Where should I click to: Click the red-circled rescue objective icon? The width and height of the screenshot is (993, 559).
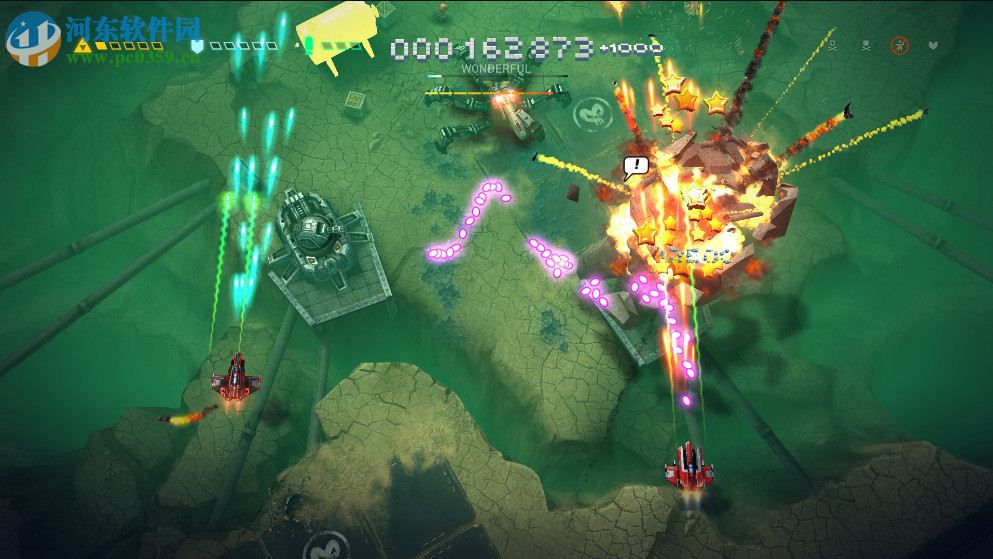pyautogui.click(x=900, y=45)
